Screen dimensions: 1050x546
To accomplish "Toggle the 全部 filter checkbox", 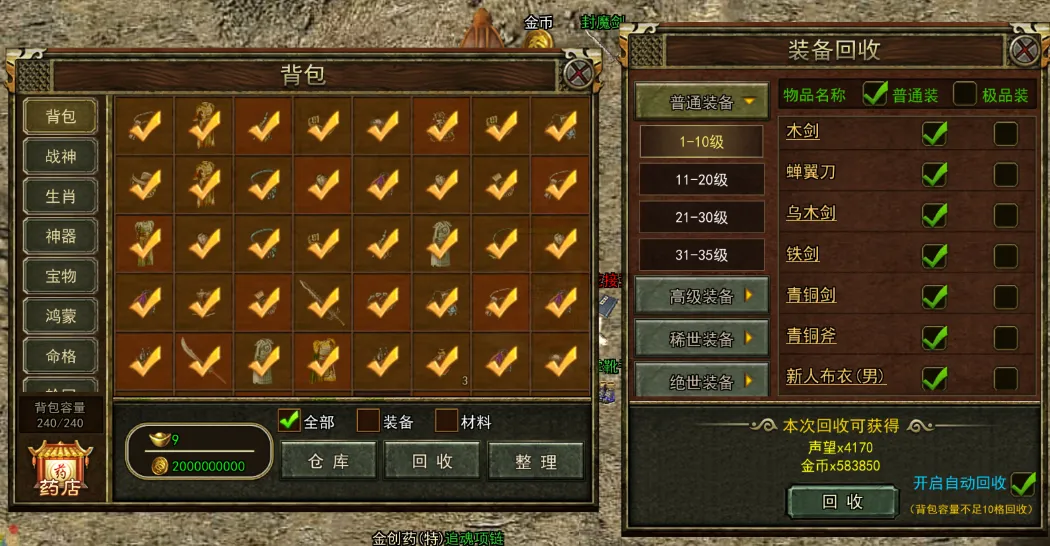I will tap(290, 421).
